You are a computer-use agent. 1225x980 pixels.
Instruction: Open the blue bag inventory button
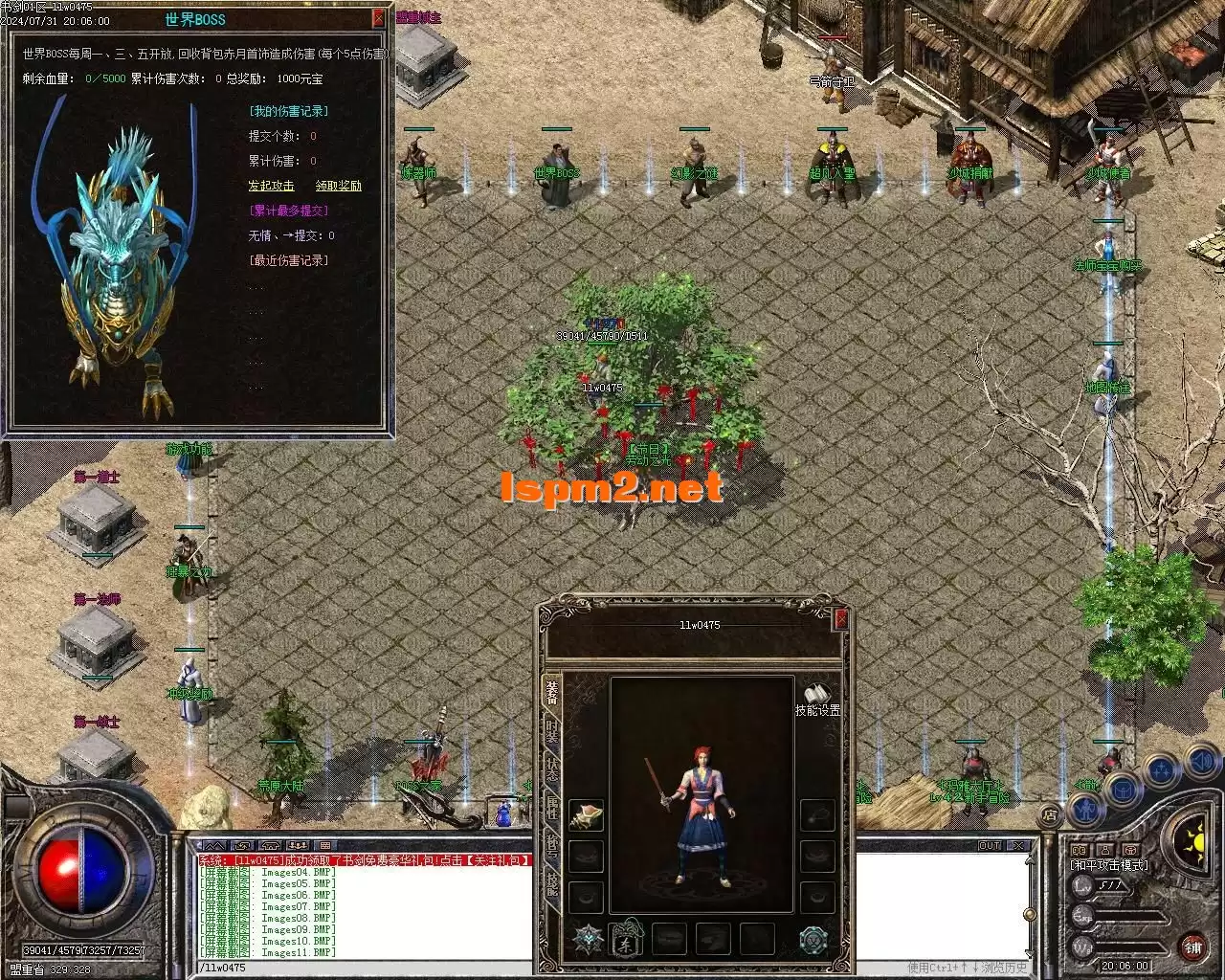tap(1124, 791)
